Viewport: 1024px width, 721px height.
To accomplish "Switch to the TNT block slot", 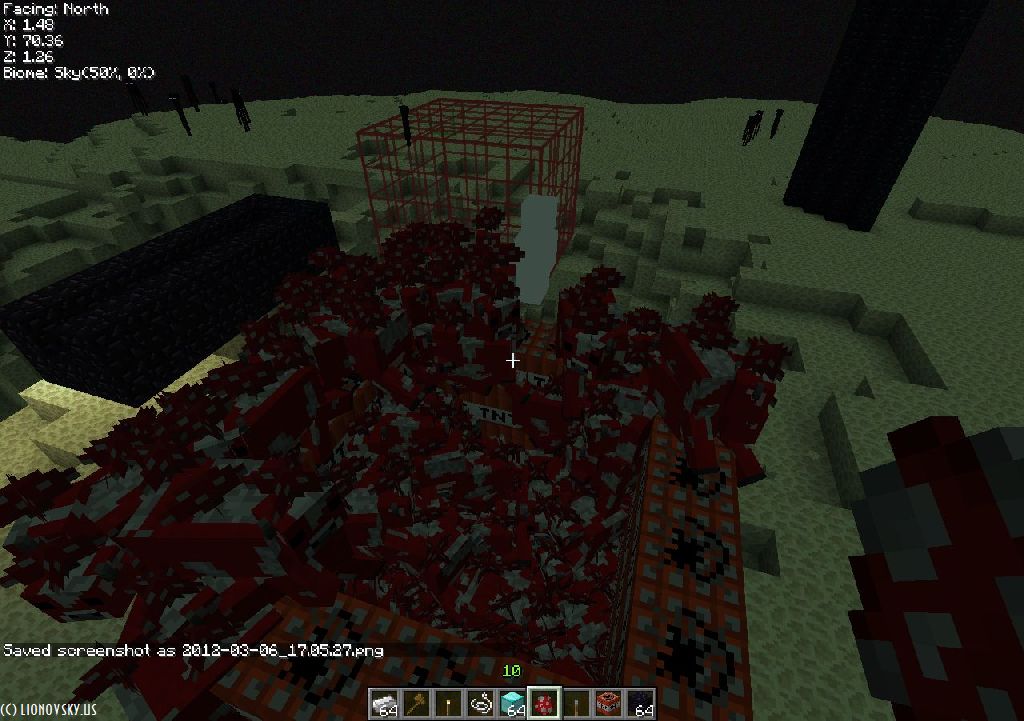I will [x=608, y=704].
